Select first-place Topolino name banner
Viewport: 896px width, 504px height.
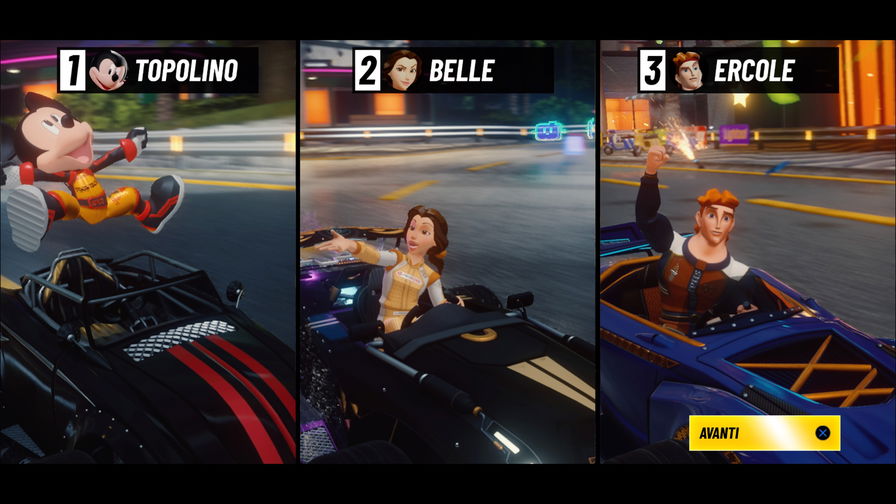[x=157, y=71]
